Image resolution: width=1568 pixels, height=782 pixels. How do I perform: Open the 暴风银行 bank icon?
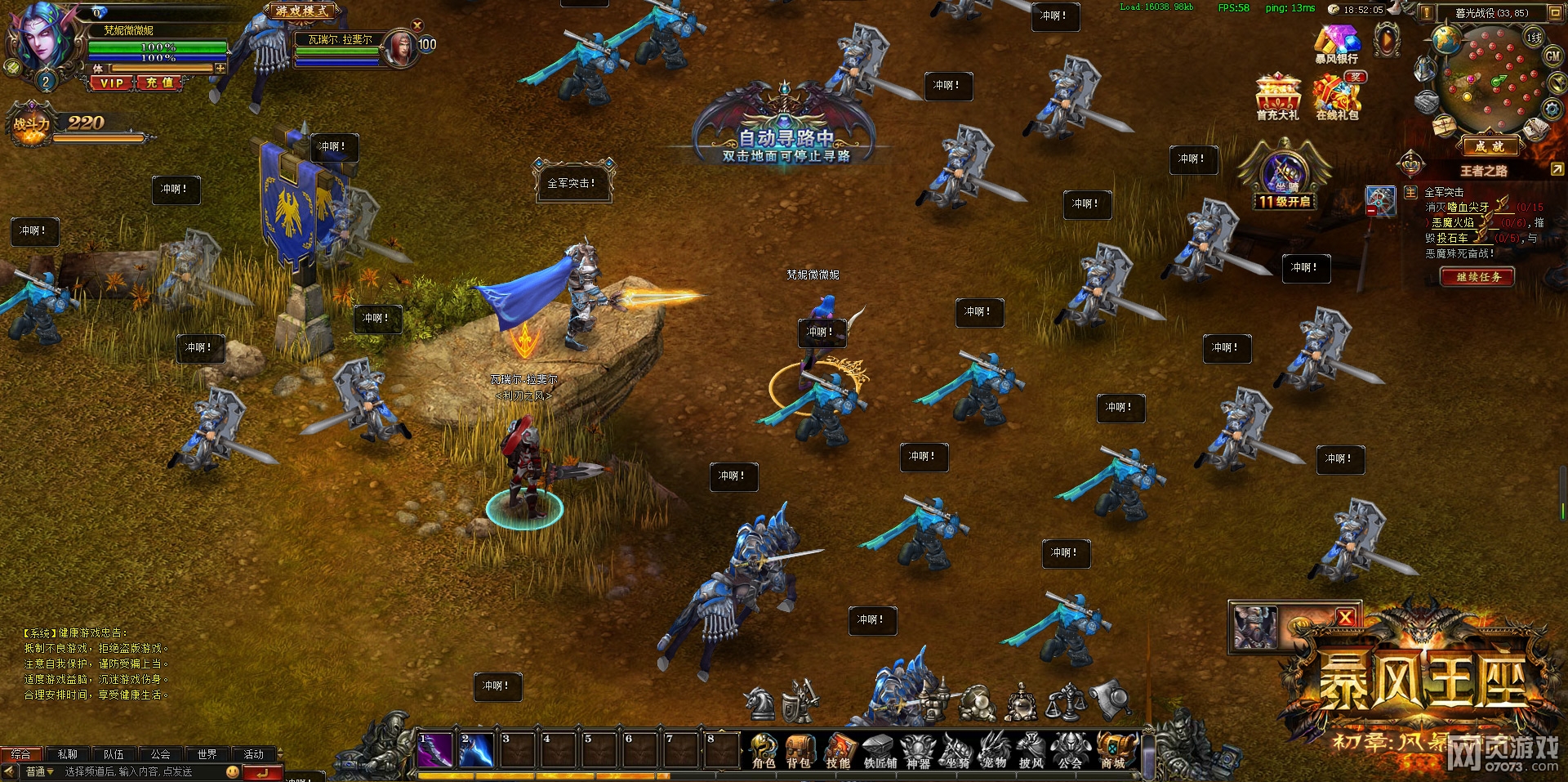pyautogui.click(x=1337, y=43)
